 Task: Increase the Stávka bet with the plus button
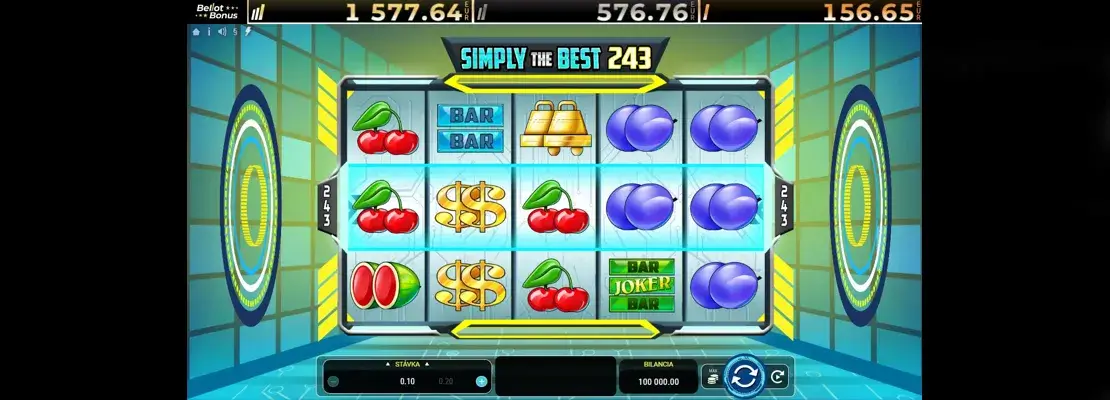coord(481,381)
